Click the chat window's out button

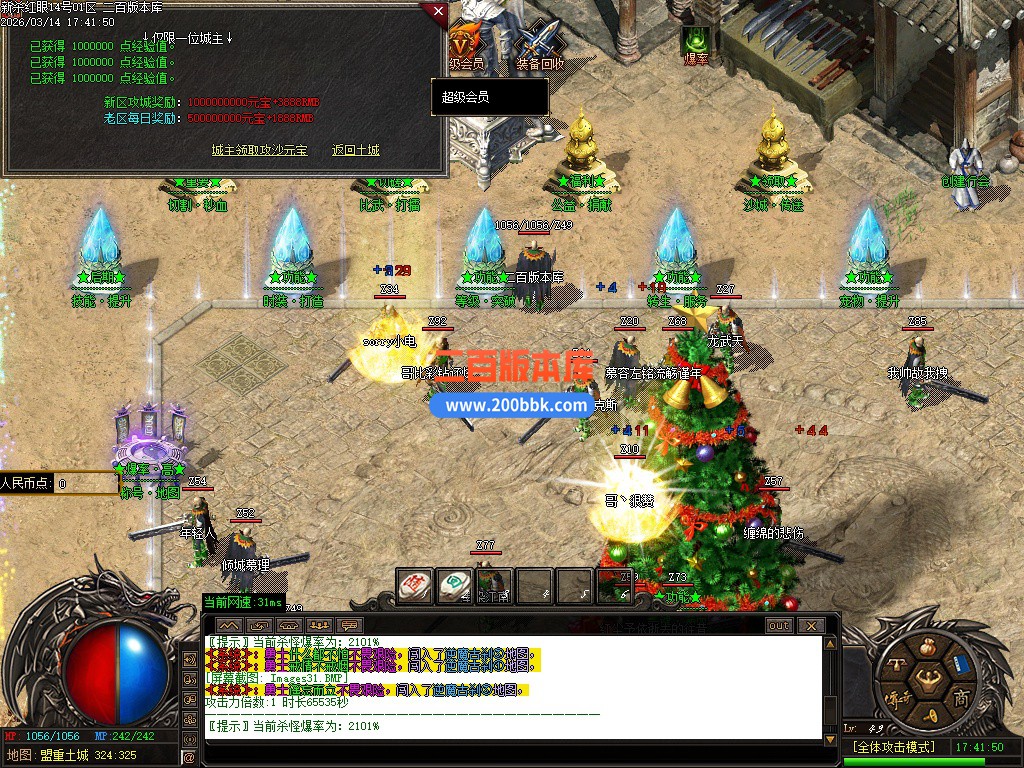(x=778, y=625)
